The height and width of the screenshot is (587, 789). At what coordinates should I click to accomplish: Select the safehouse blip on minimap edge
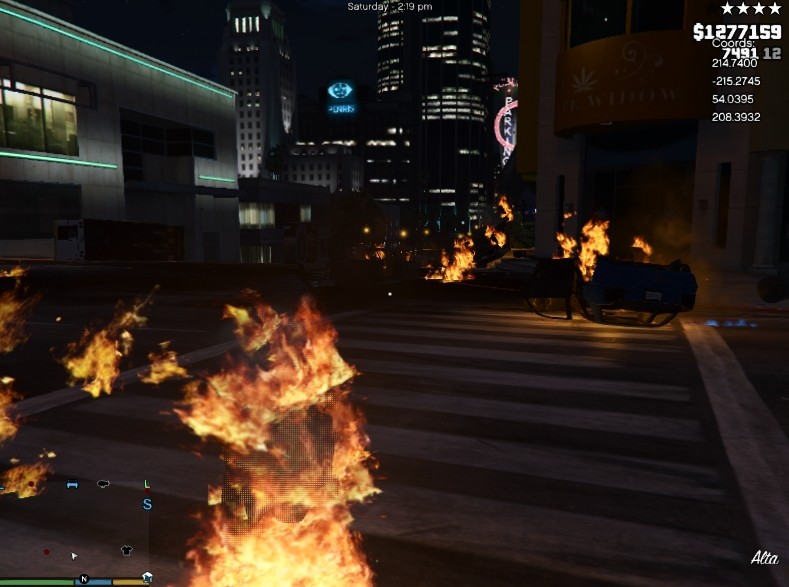147,577
